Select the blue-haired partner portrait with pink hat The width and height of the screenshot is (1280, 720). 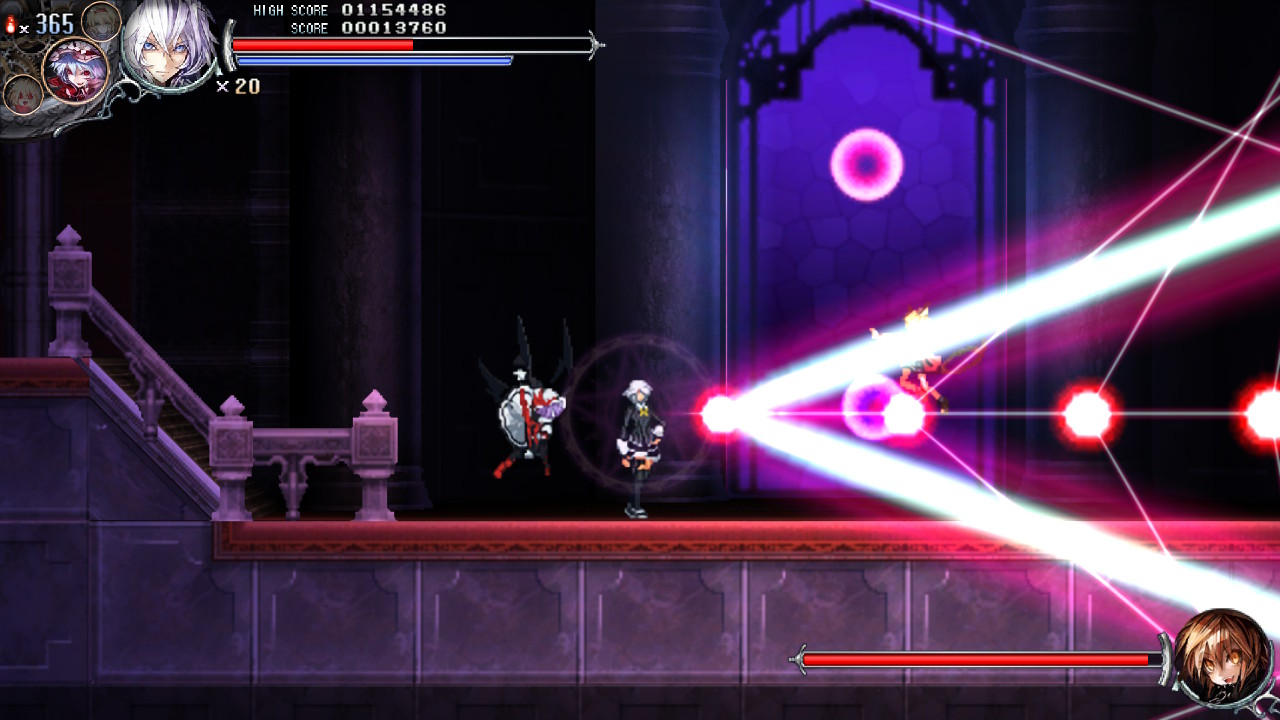click(x=74, y=70)
